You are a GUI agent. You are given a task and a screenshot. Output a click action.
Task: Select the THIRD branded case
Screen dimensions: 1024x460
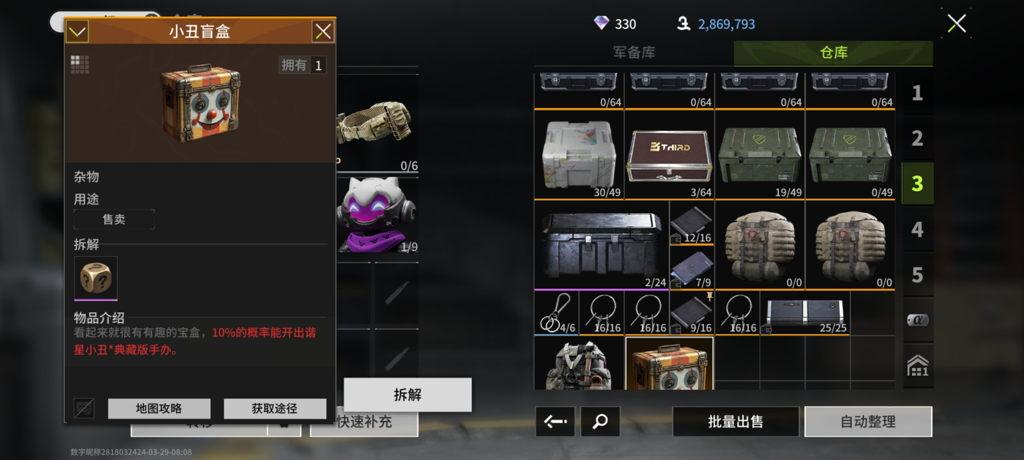[x=670, y=154]
